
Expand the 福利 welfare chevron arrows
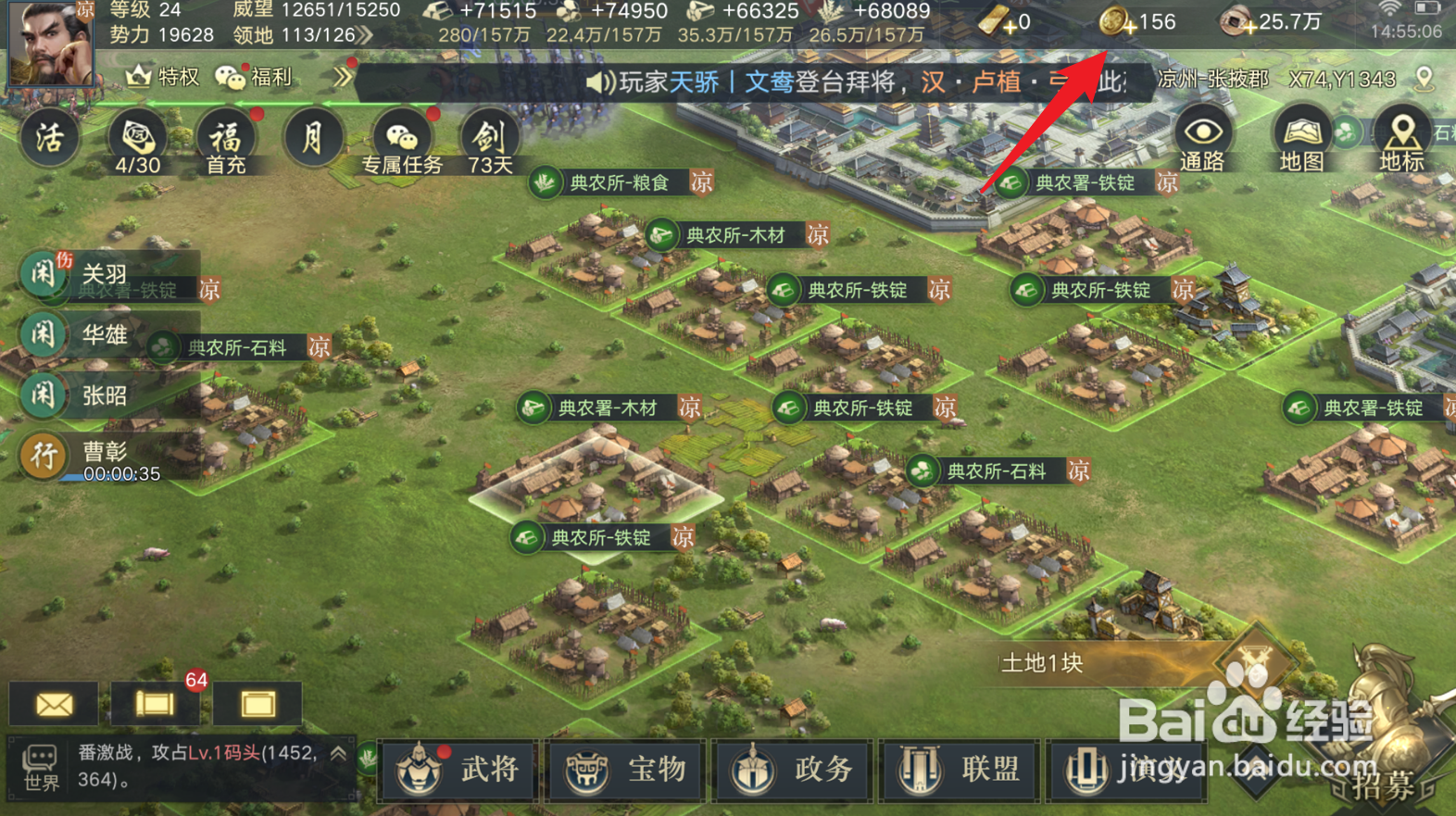(342, 79)
